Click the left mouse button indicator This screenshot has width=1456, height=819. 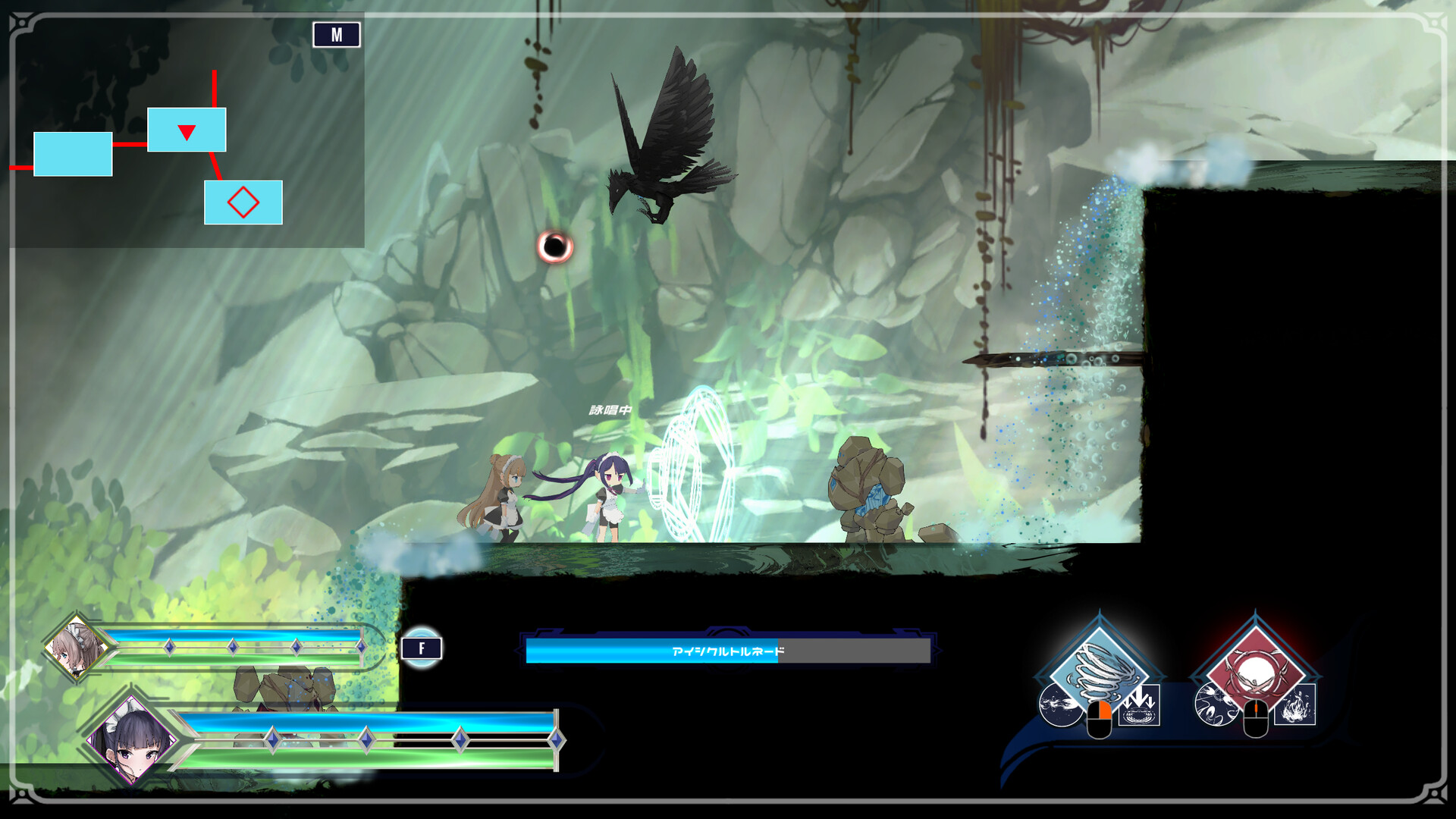point(1100,718)
